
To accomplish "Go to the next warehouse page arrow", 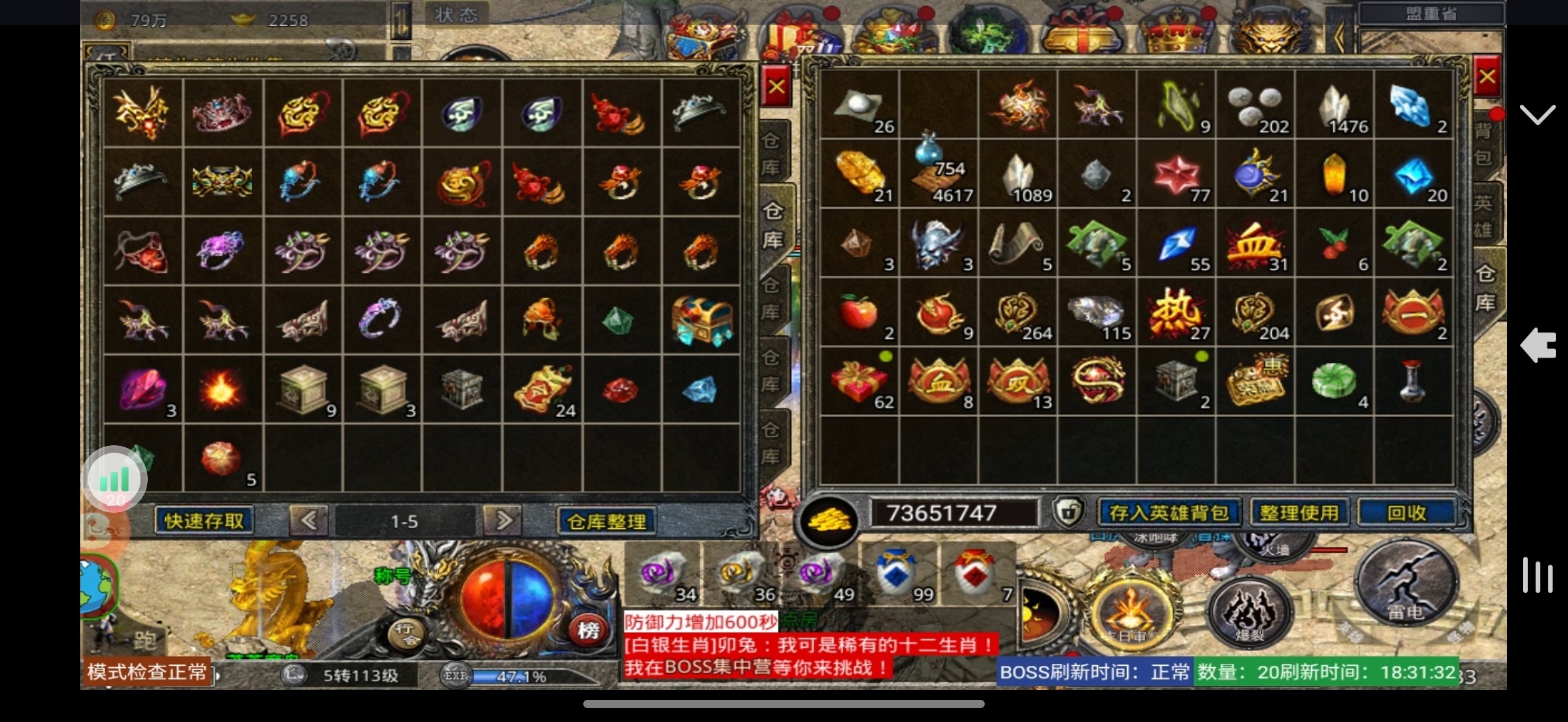I will point(504,521).
